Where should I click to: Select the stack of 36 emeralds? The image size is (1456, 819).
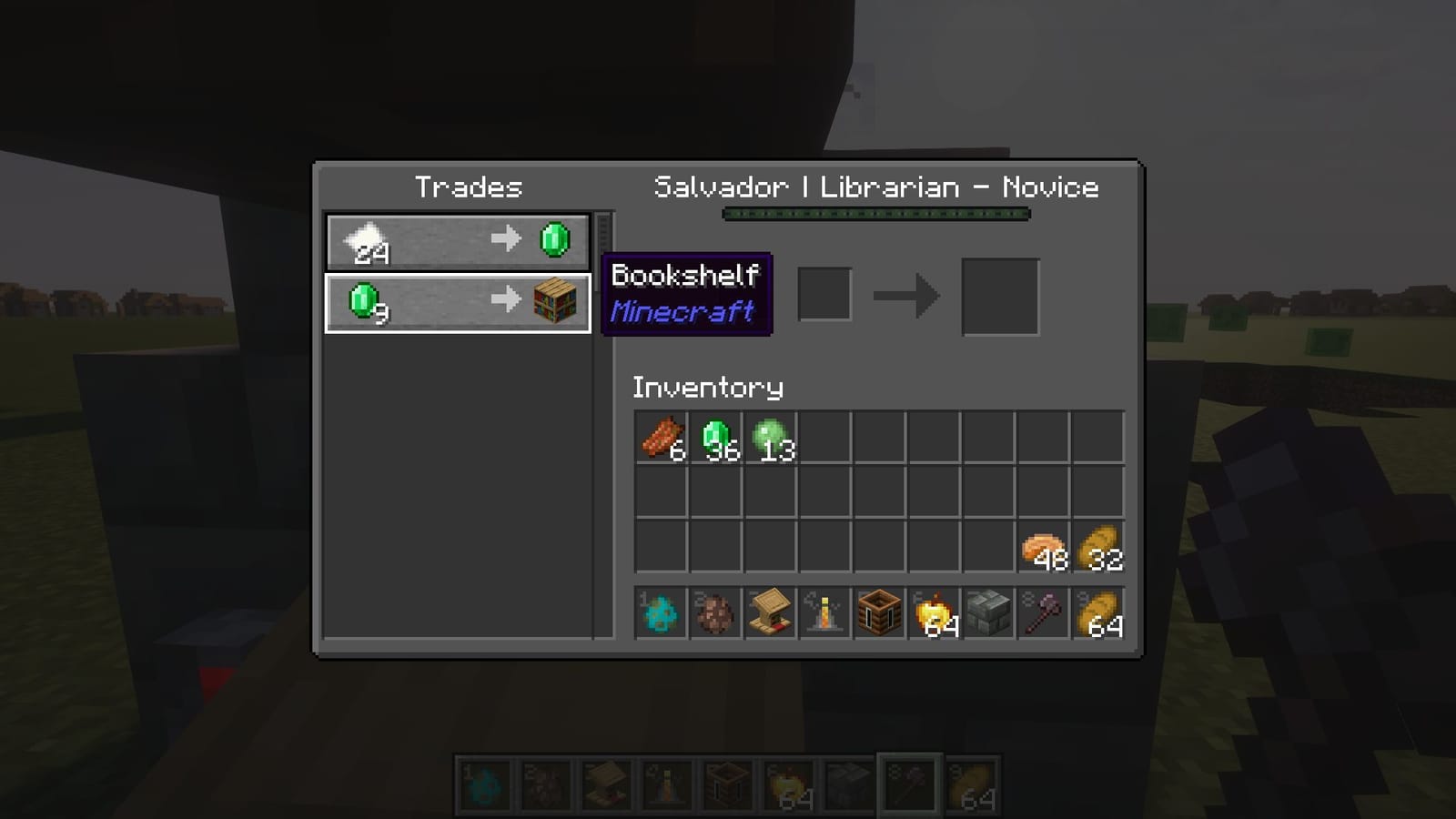pyautogui.click(x=715, y=439)
